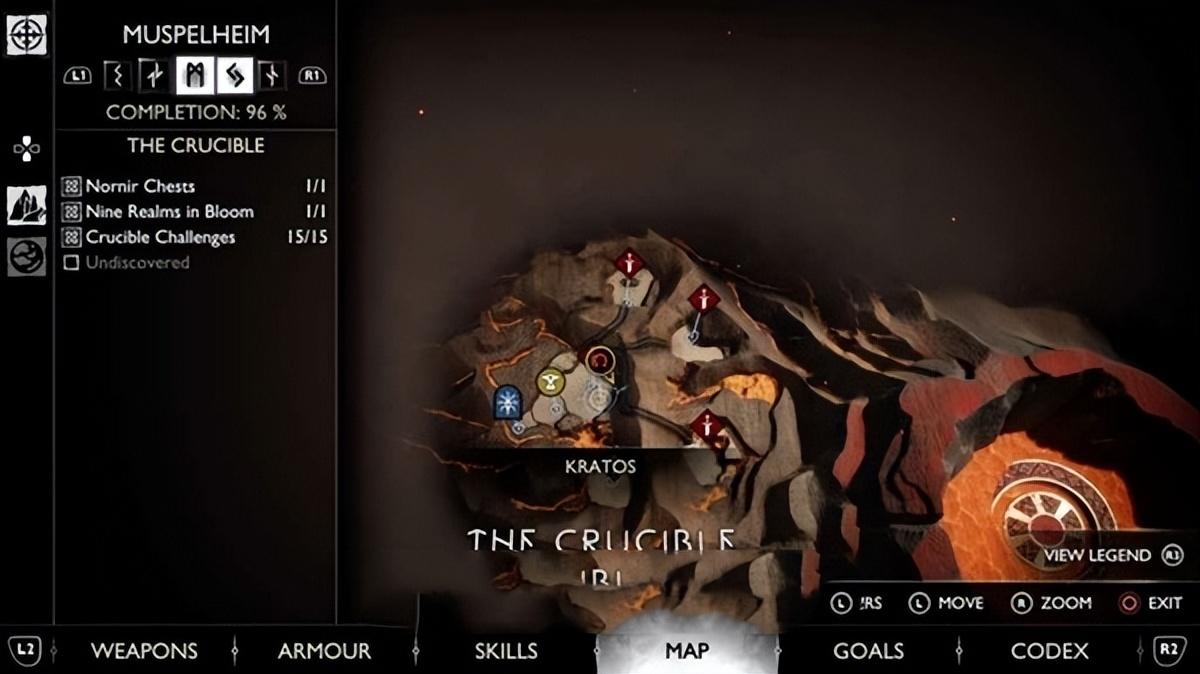Switch to the Weapons tab

(144, 651)
